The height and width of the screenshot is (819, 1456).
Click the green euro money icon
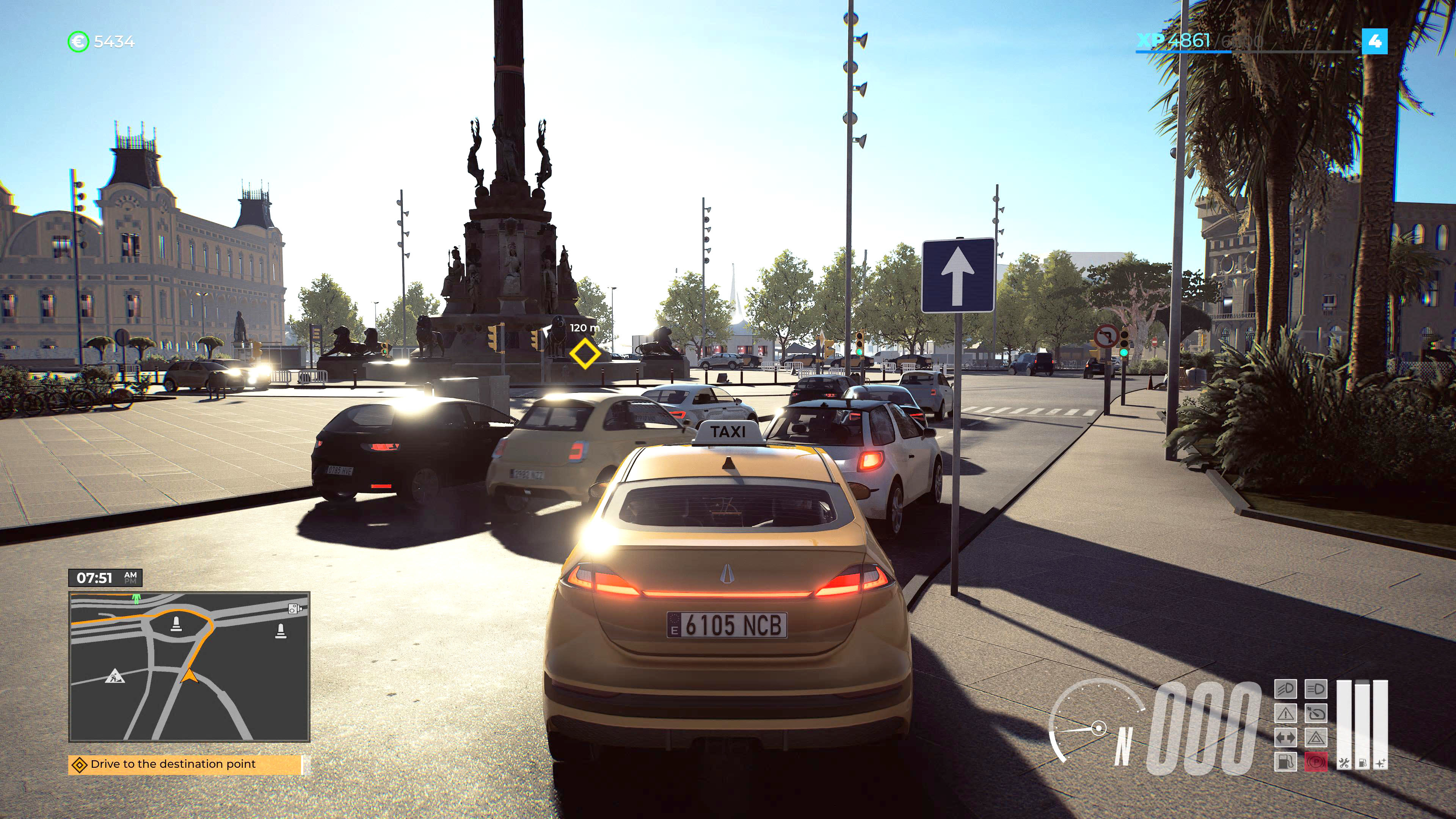coord(78,41)
